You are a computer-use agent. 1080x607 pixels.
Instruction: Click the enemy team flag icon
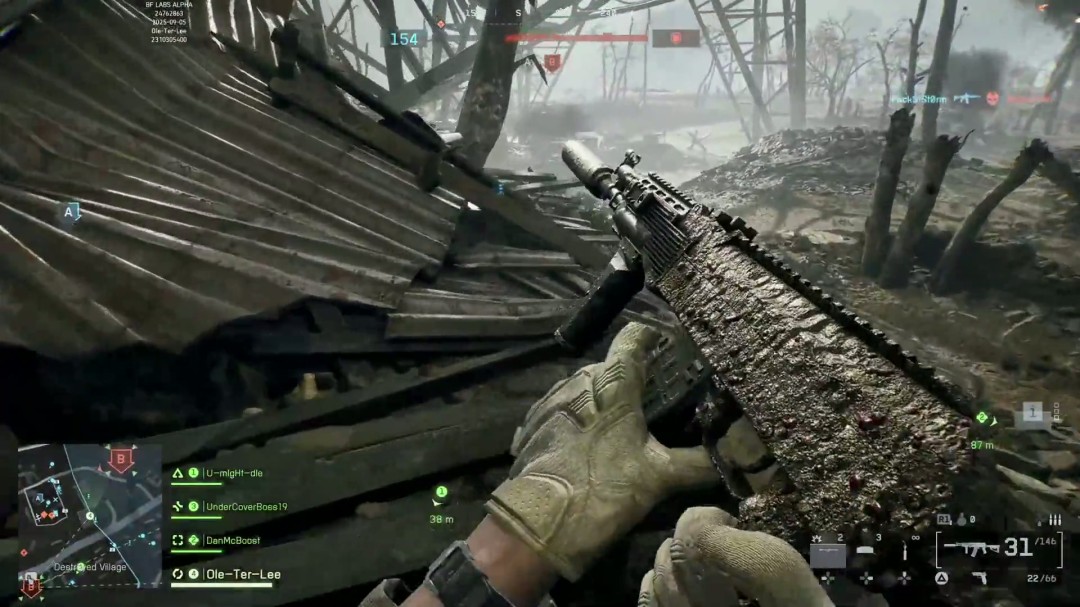point(675,38)
